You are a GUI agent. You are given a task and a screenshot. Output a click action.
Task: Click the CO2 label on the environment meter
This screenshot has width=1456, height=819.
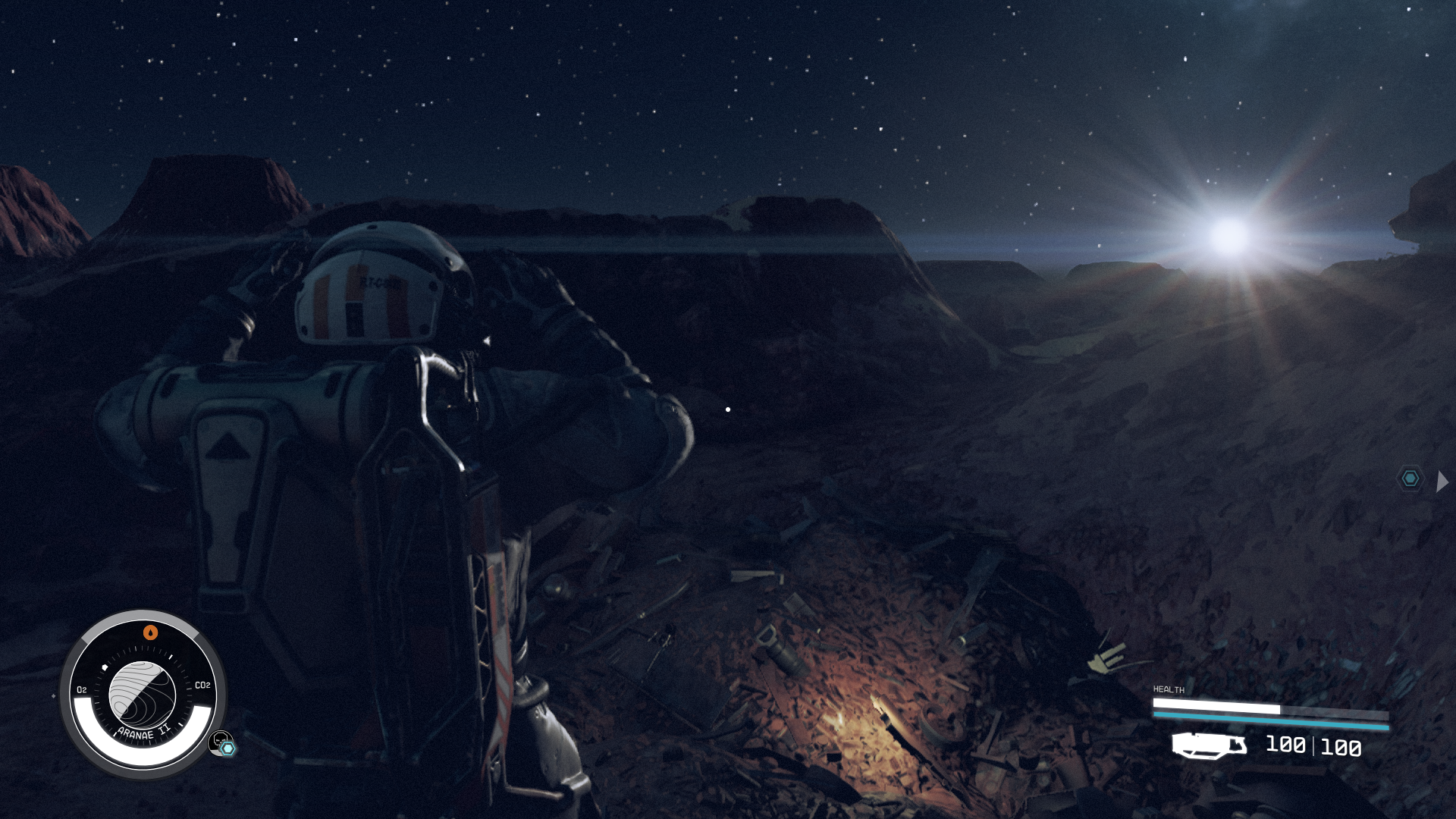(x=202, y=685)
